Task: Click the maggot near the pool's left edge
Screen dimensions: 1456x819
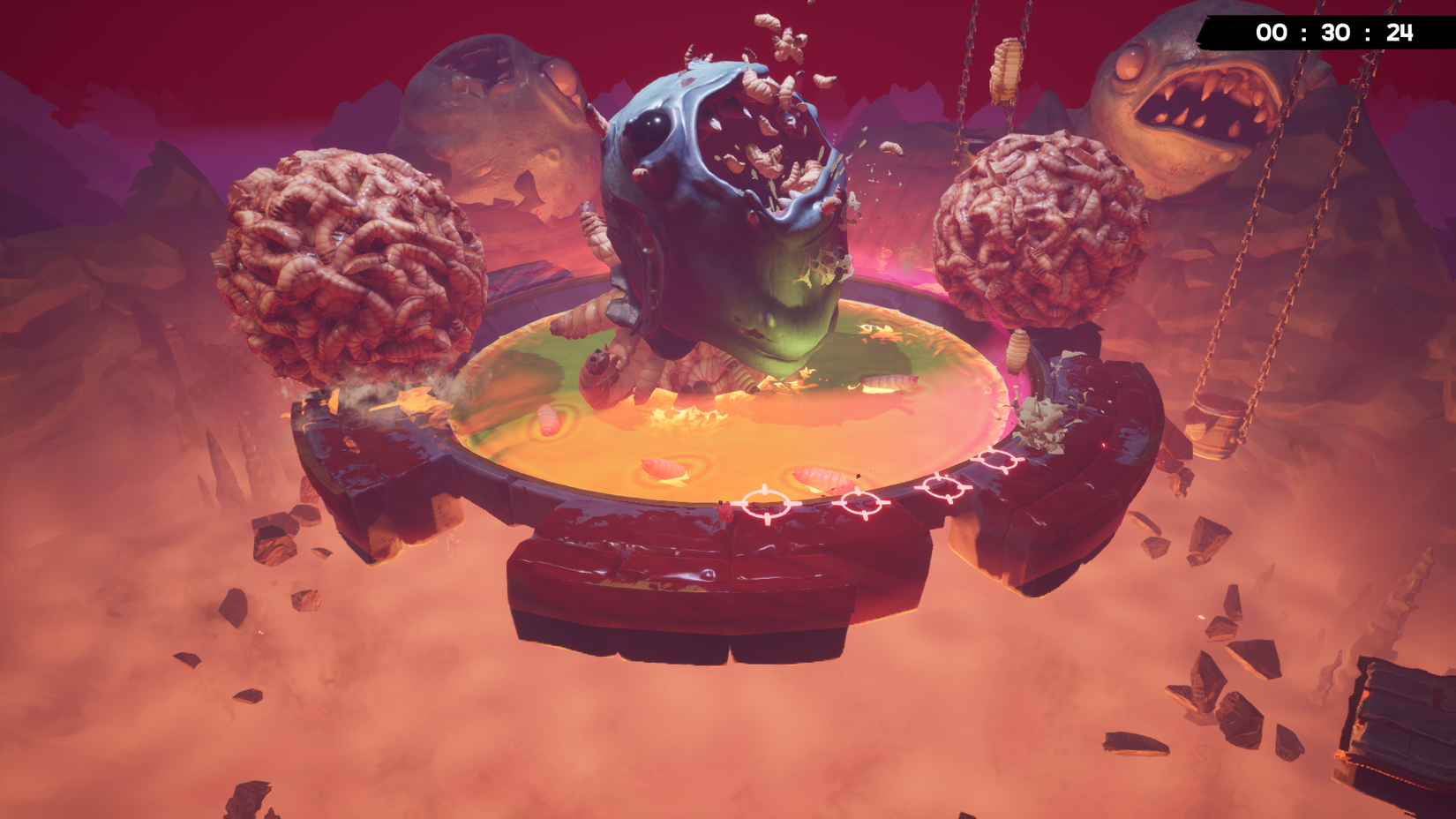Action: 550,422
